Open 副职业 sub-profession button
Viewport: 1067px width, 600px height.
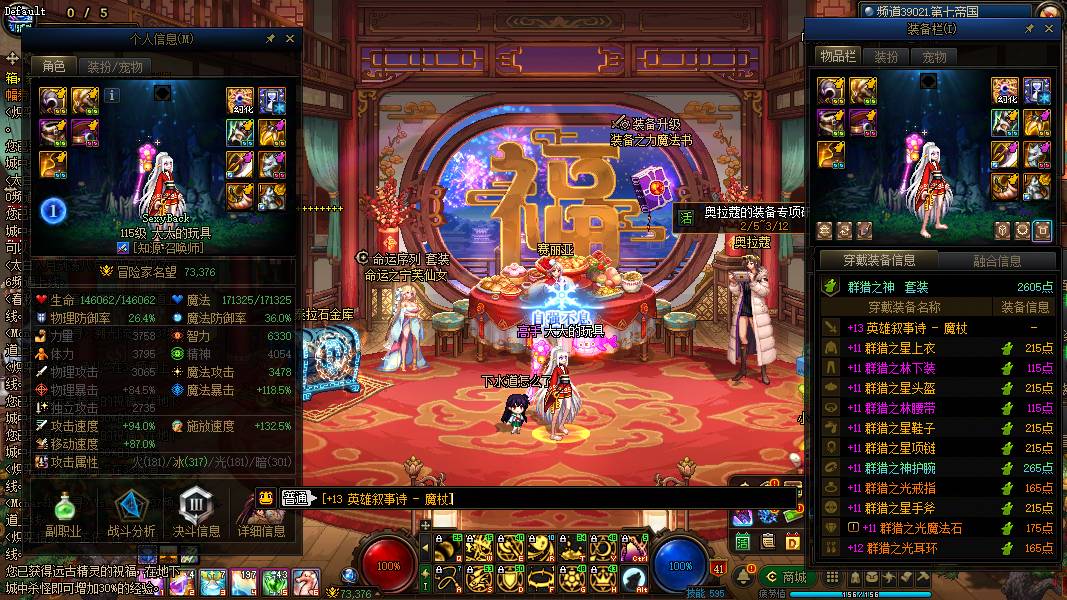click(61, 515)
